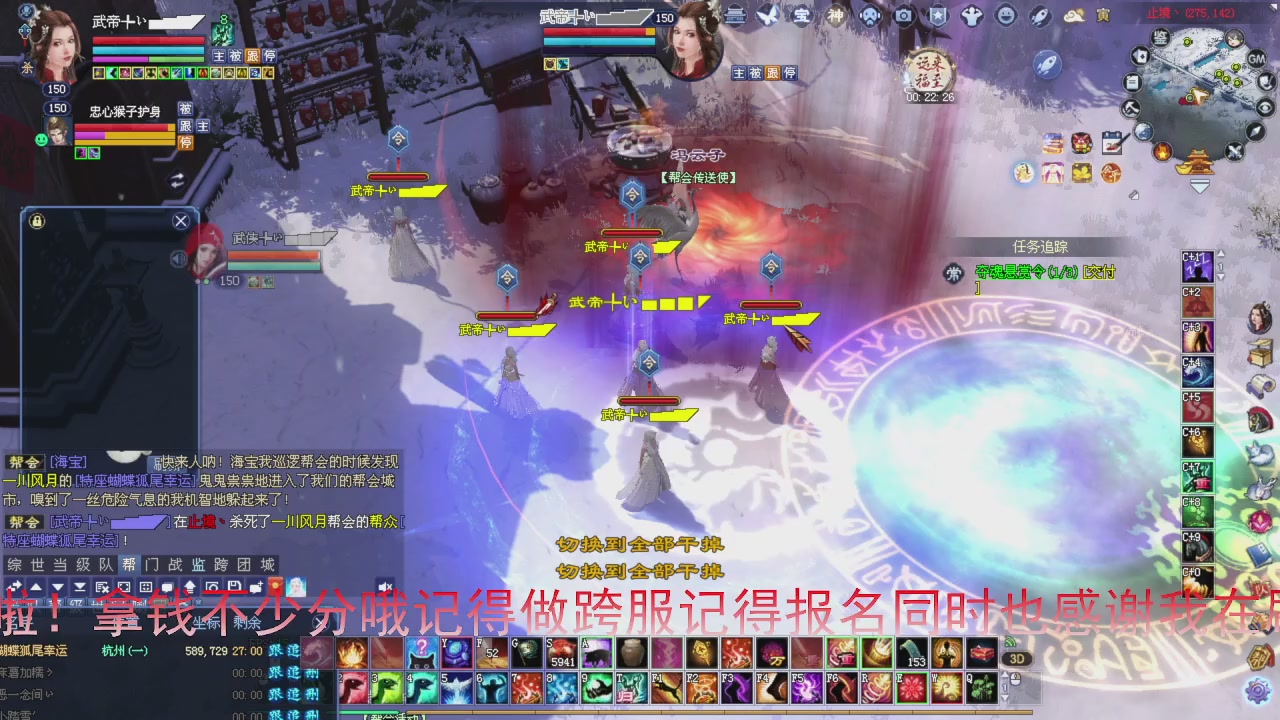
Task: Switch to the 战 battle chat tab
Action: [x=173, y=563]
